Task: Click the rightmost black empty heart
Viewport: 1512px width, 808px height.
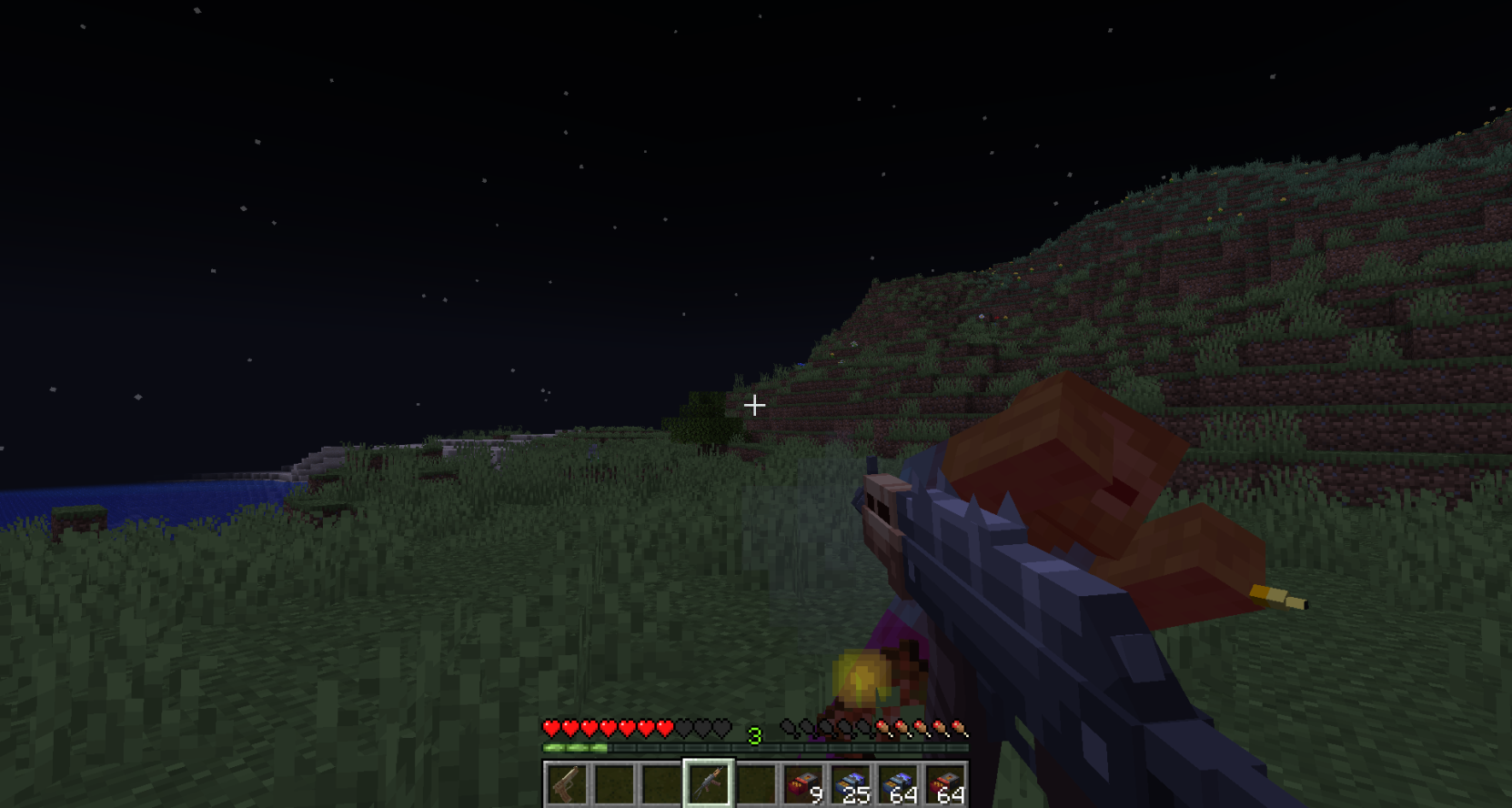Action: click(723, 729)
